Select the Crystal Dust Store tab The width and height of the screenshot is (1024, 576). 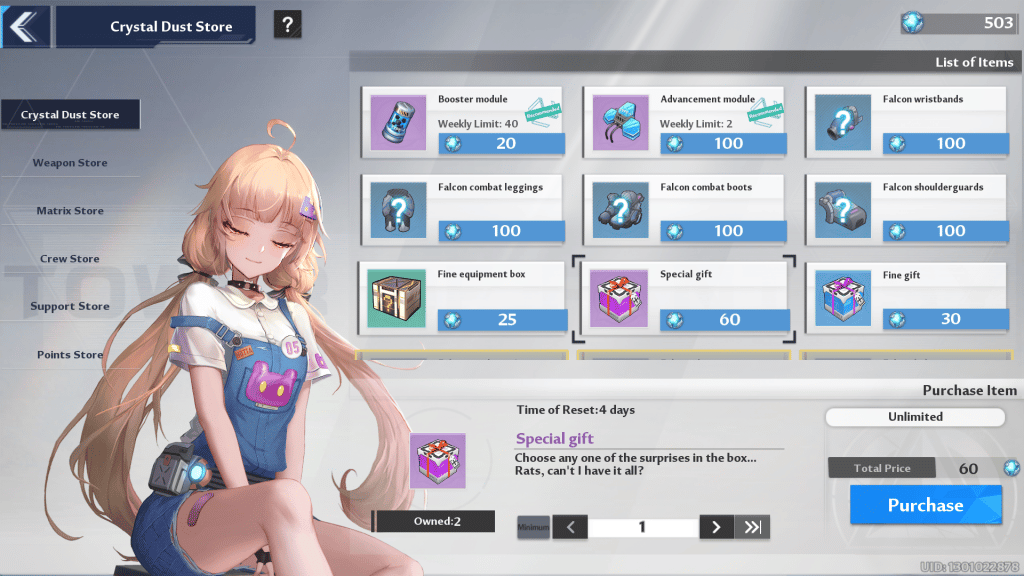(x=70, y=115)
